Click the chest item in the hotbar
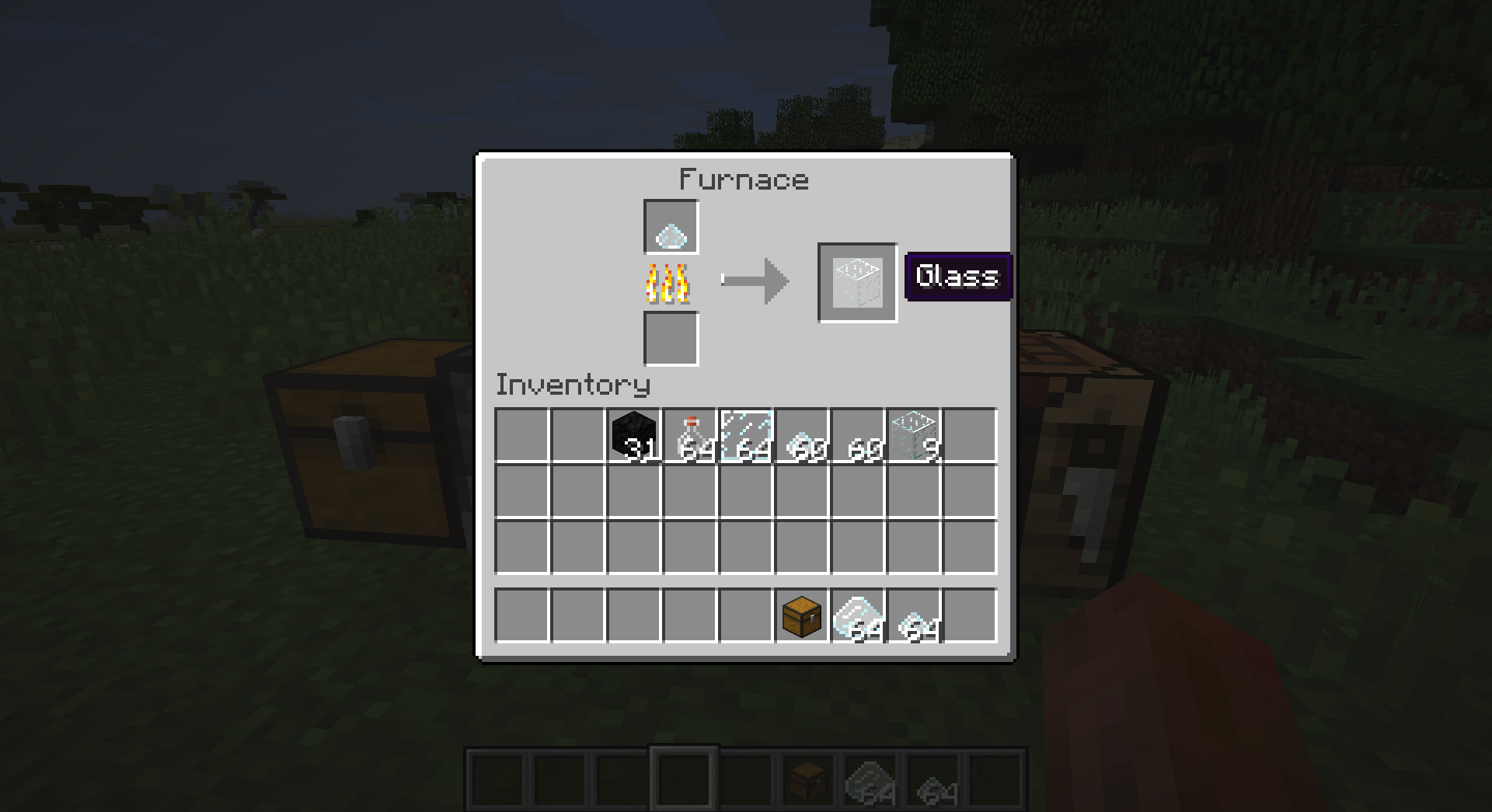 coord(800,616)
